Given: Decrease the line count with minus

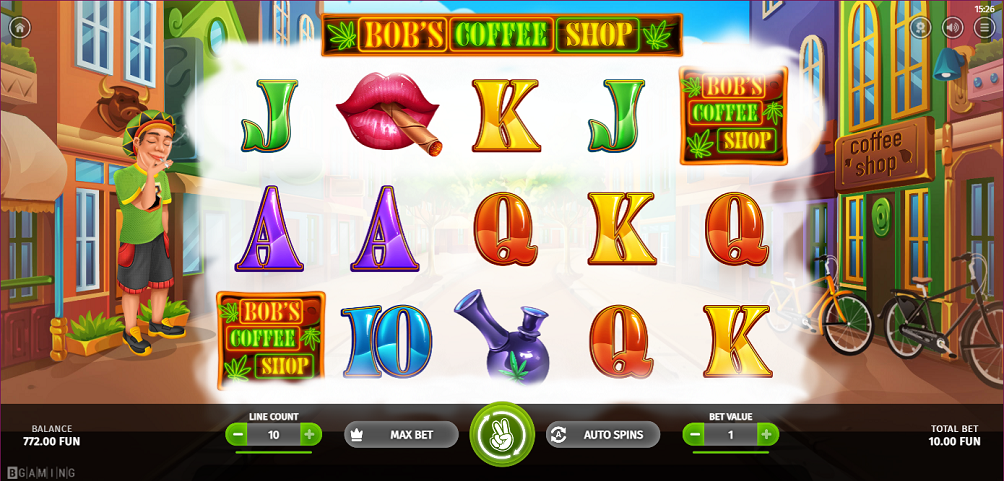Looking at the screenshot, I should 237,435.
